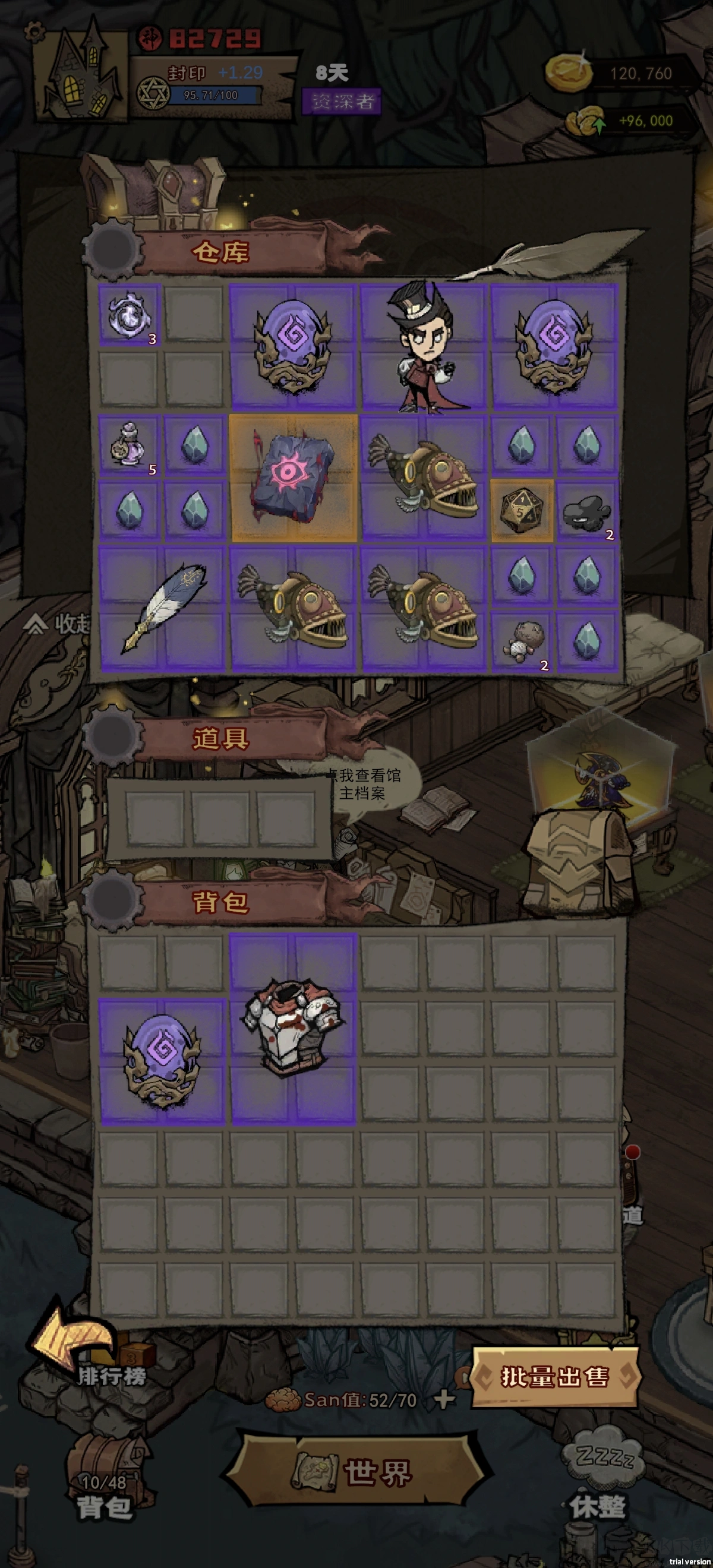Select the top-hat gentleman character item
The image size is (713, 1568).
pos(424,346)
